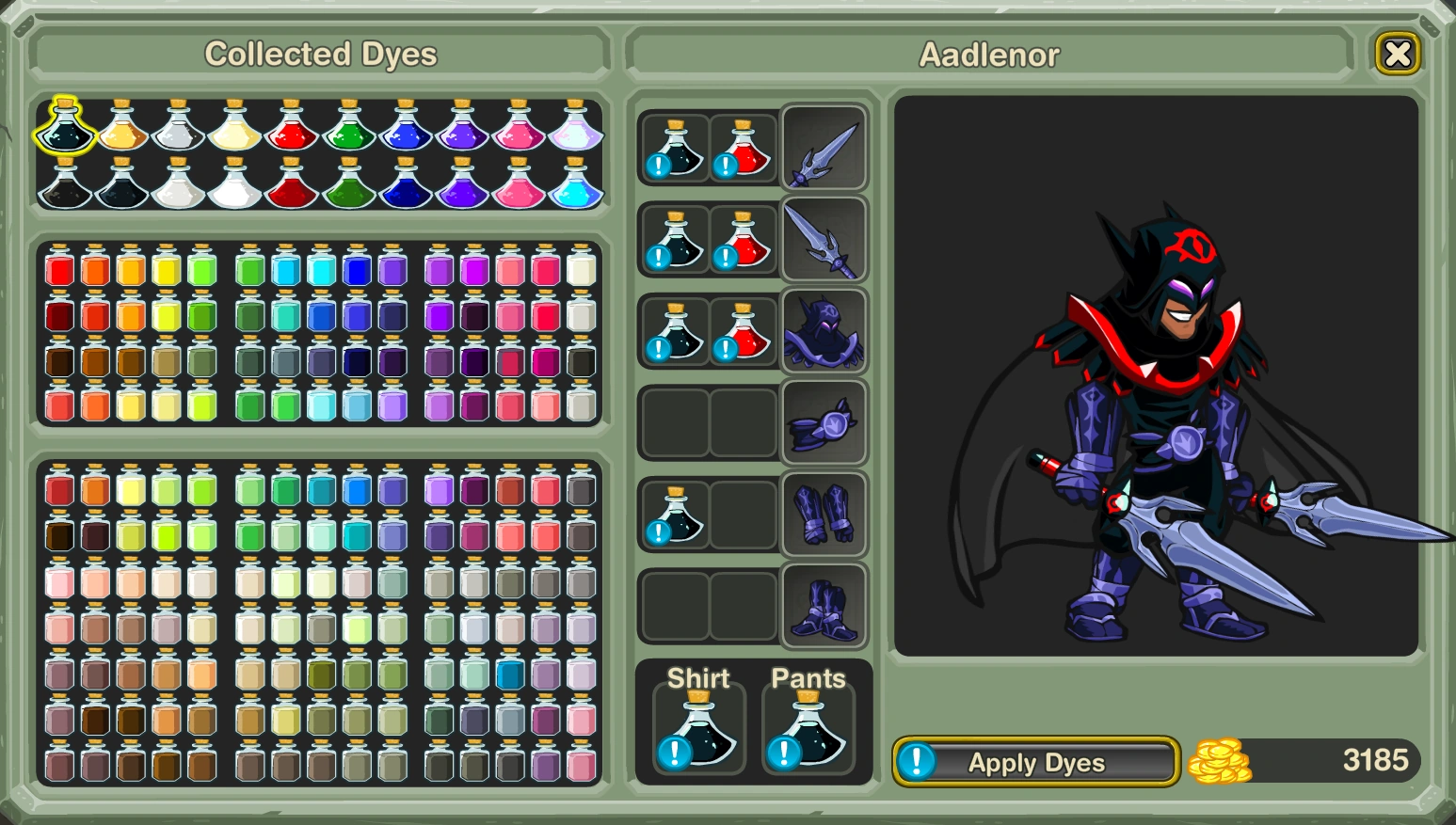The height and width of the screenshot is (825, 1456).
Task: Click the gold coins currency icon
Action: 1219,758
